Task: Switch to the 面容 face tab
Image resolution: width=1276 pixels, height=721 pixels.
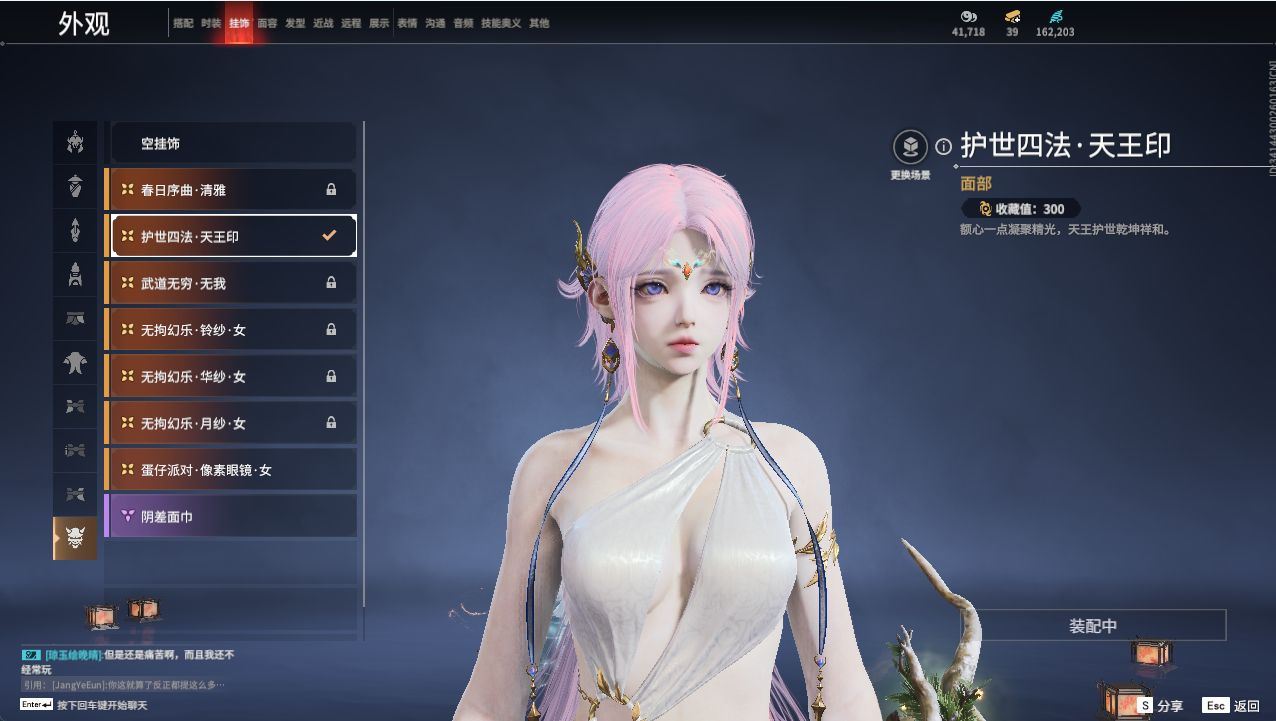Action: click(267, 23)
